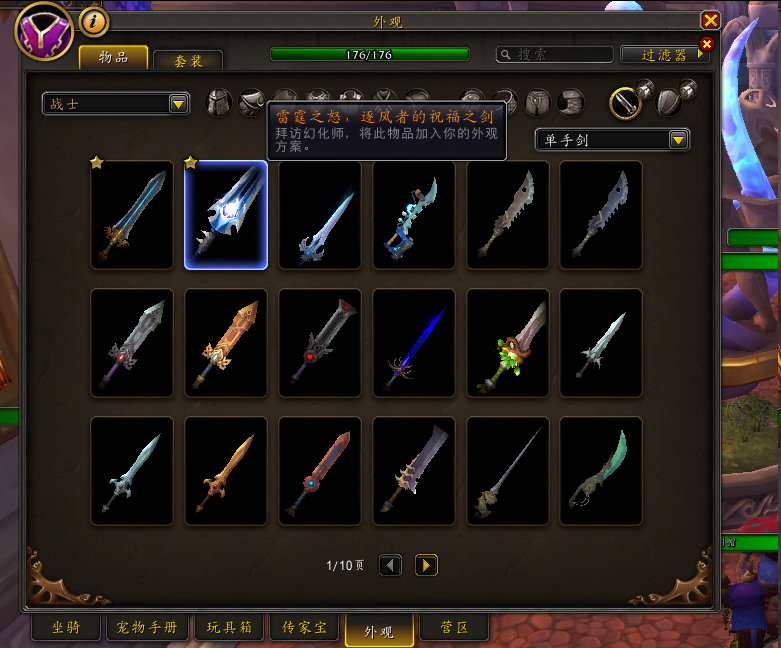Open the 营区 campsite tab
781x648 pixels.
coord(452,628)
